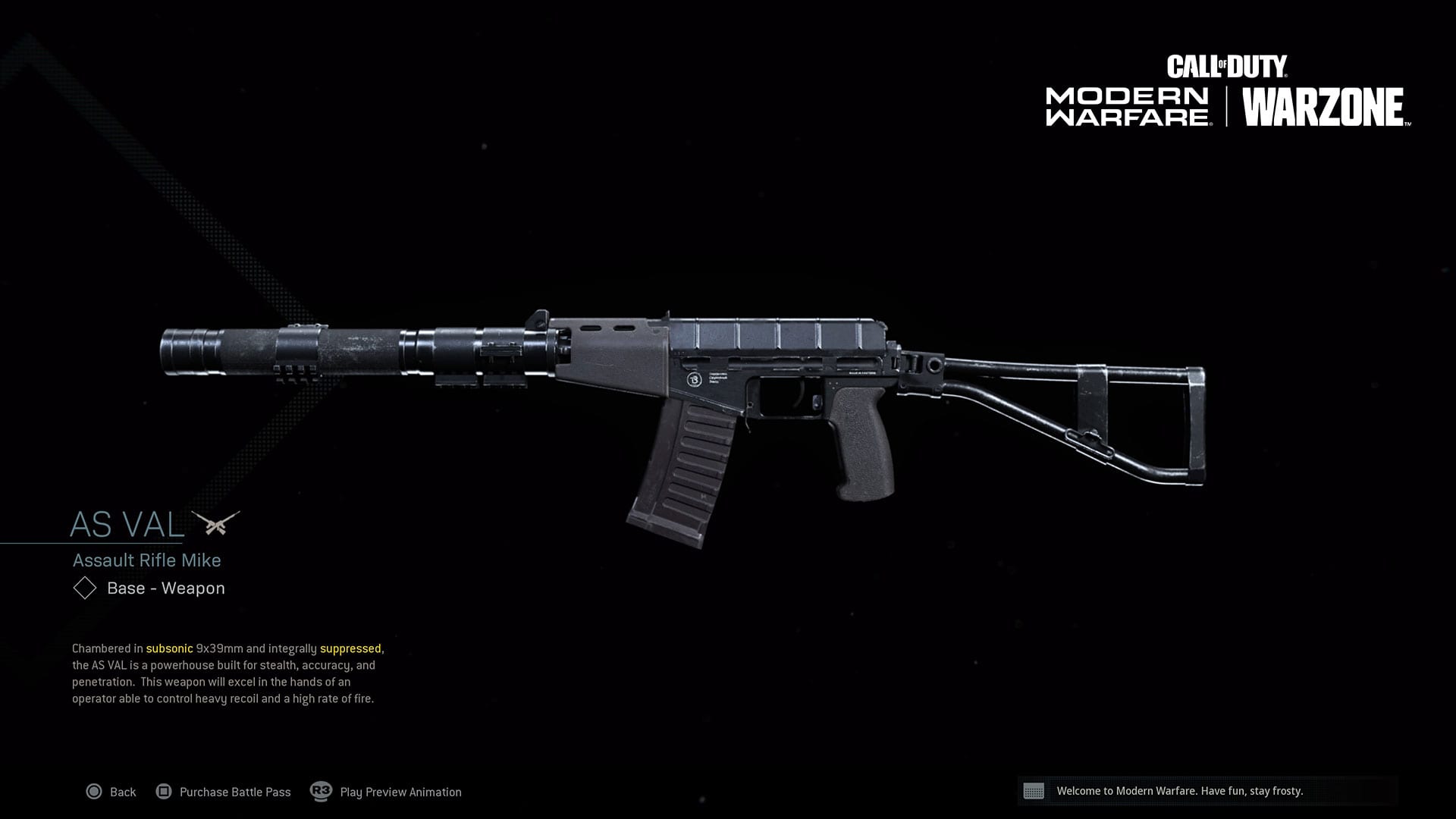Click Purchase Battle Pass
1456x819 pixels.
pyautogui.click(x=235, y=792)
